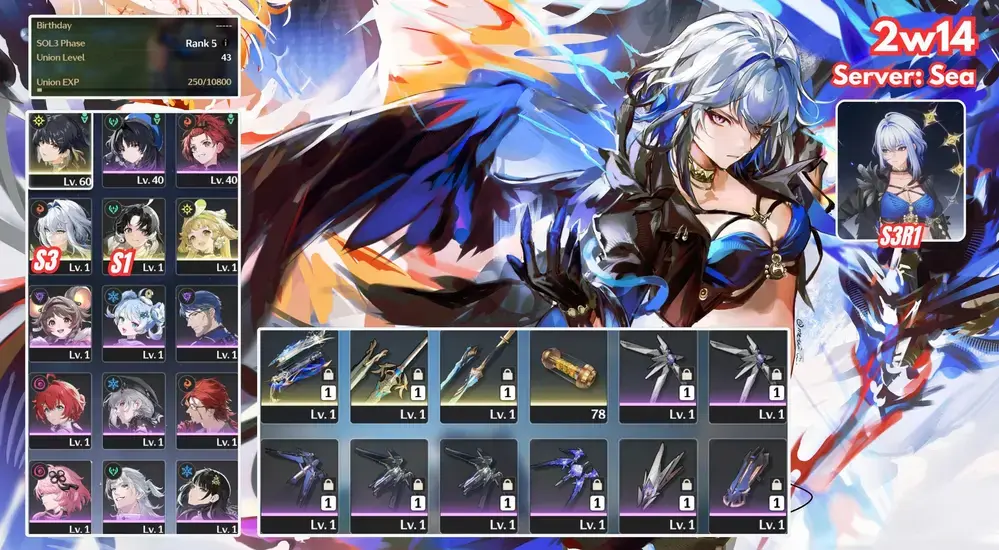Pick the black-haired character marked S1
This screenshot has width=999, height=550.
tap(134, 236)
